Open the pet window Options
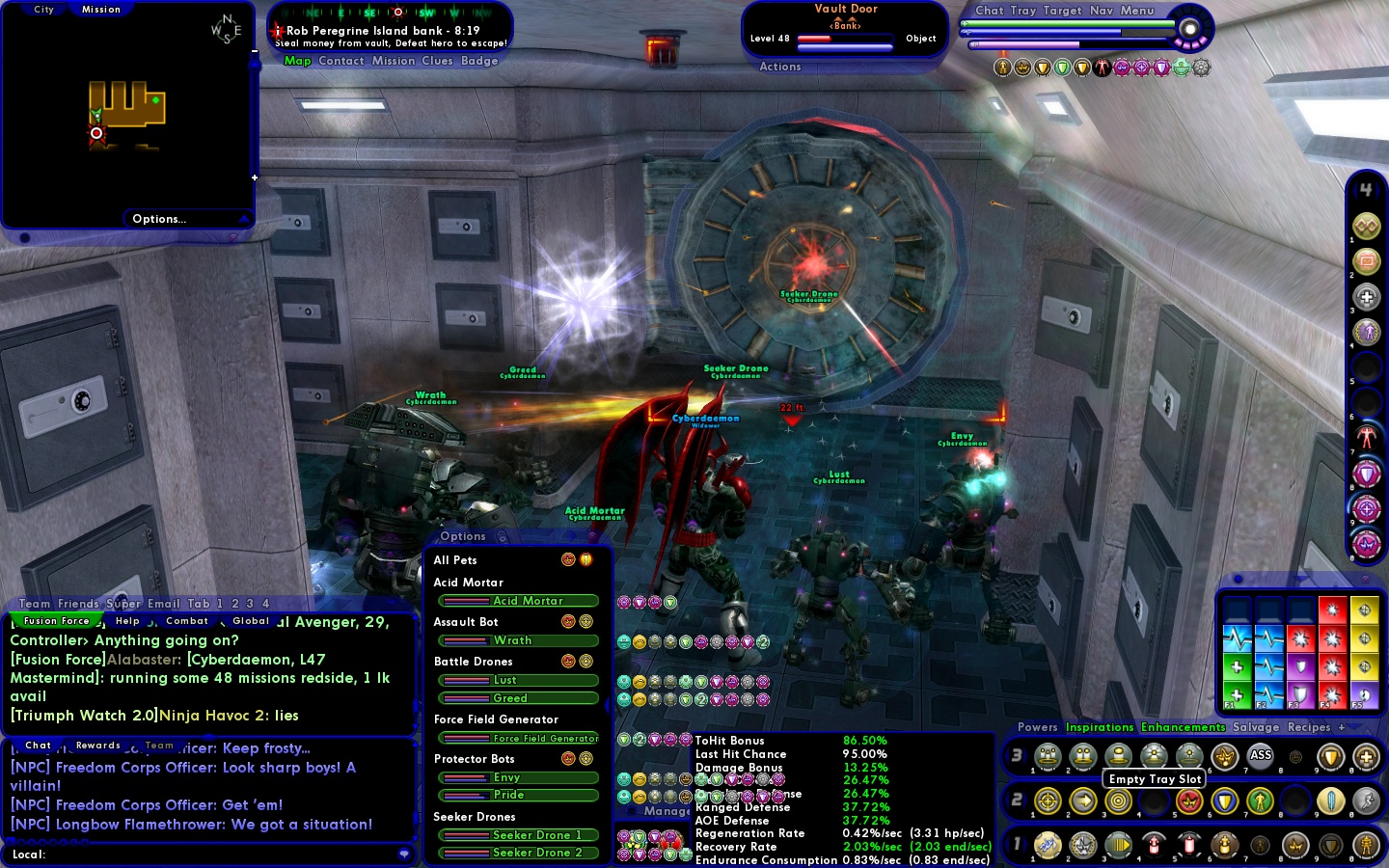Screen dimensions: 1389x868 point(463,536)
